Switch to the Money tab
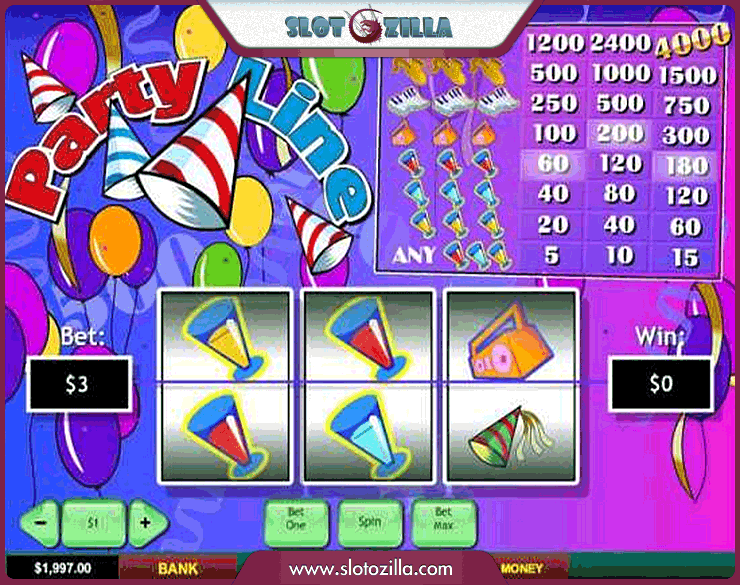Screen dimensions: 740x585 (x=521, y=568)
